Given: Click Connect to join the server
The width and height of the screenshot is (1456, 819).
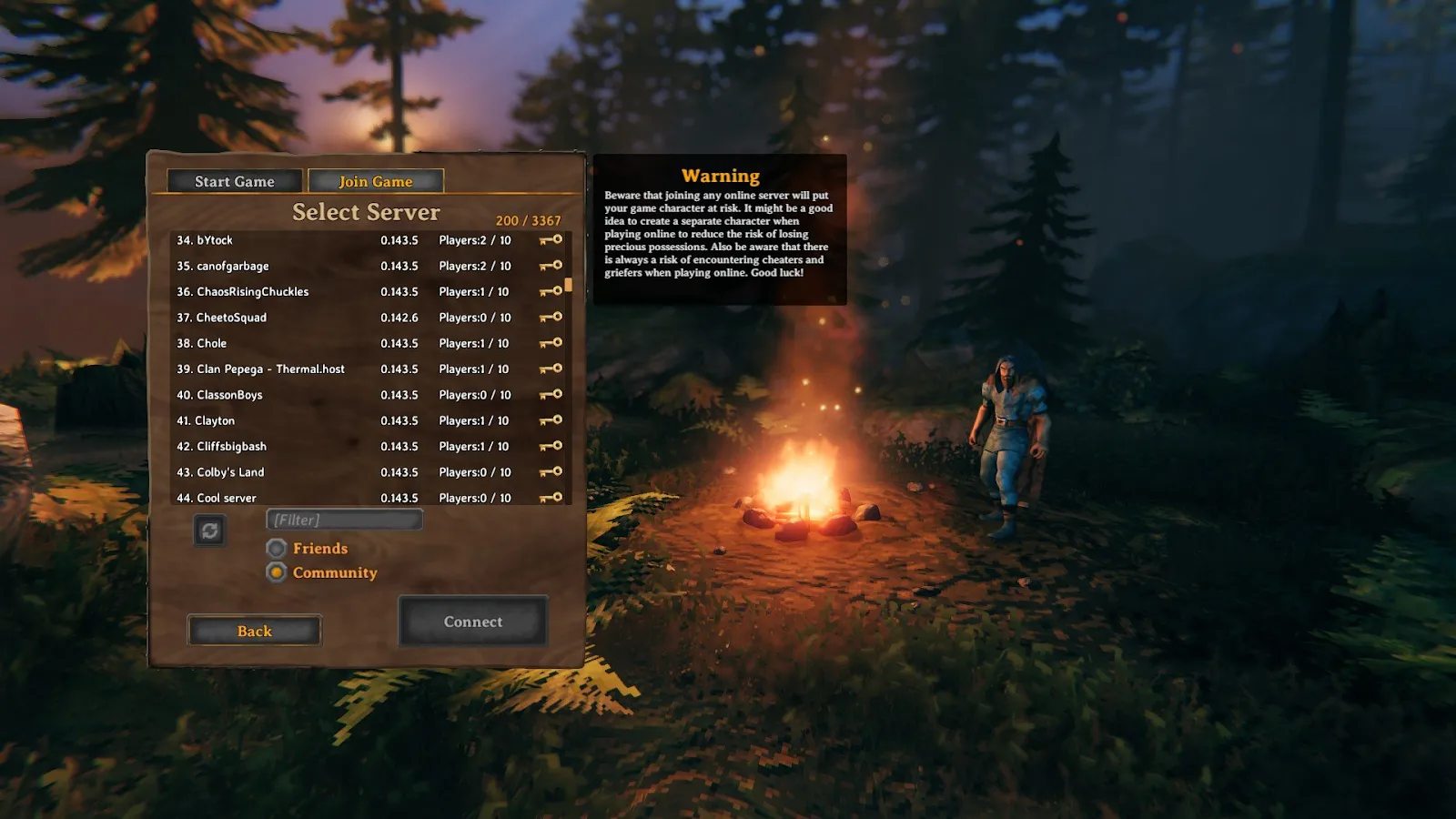Looking at the screenshot, I should pyautogui.click(x=472, y=622).
